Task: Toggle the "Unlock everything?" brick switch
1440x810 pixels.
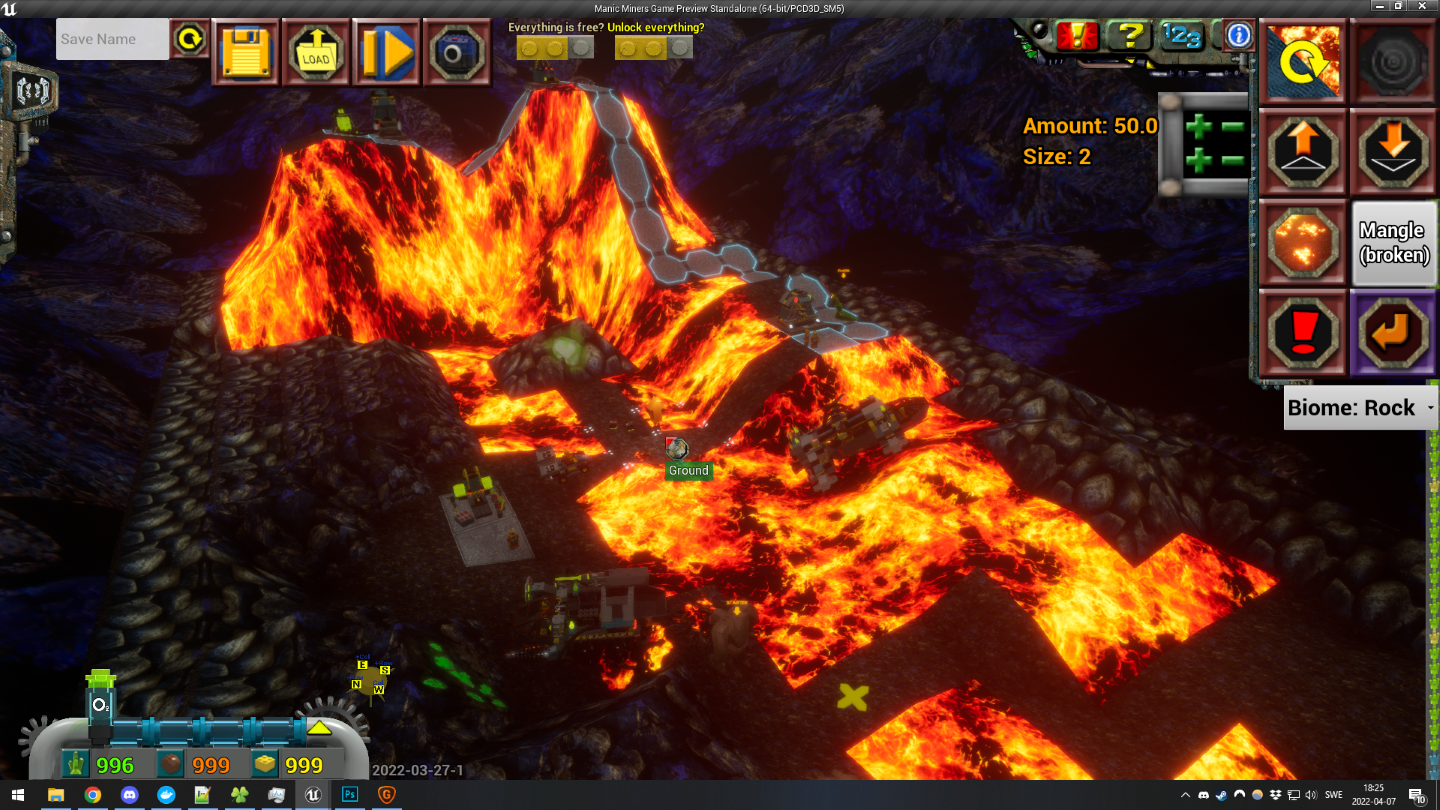Action: pyautogui.click(x=654, y=47)
